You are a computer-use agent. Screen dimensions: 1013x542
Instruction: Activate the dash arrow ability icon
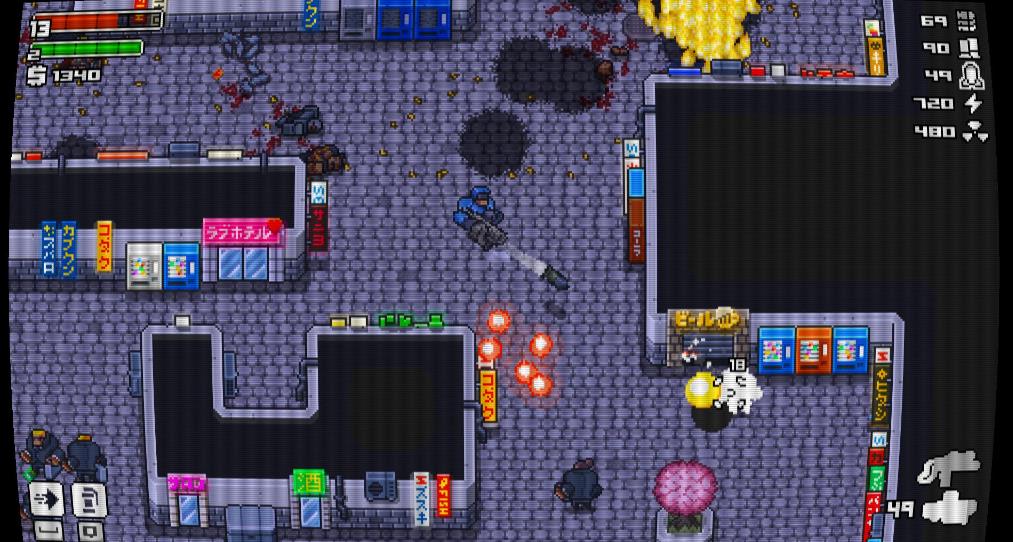[47, 498]
